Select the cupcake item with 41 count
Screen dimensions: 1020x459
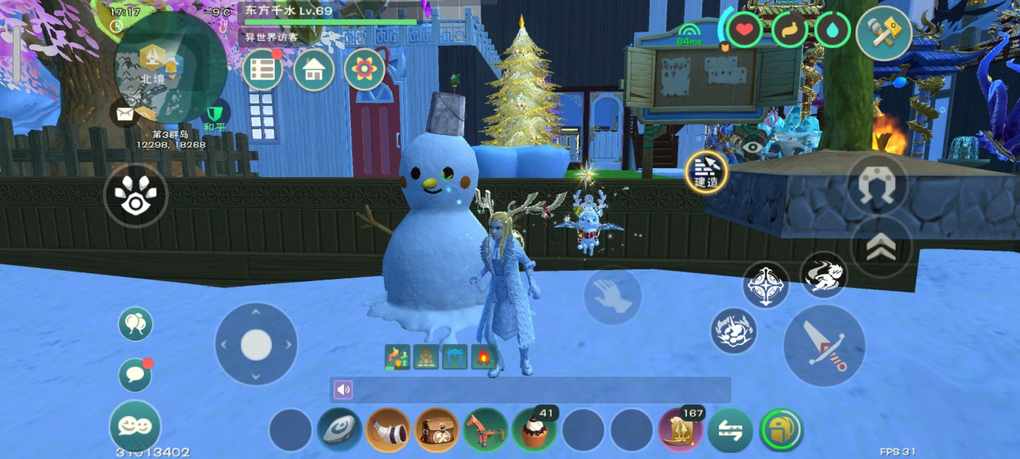[534, 430]
